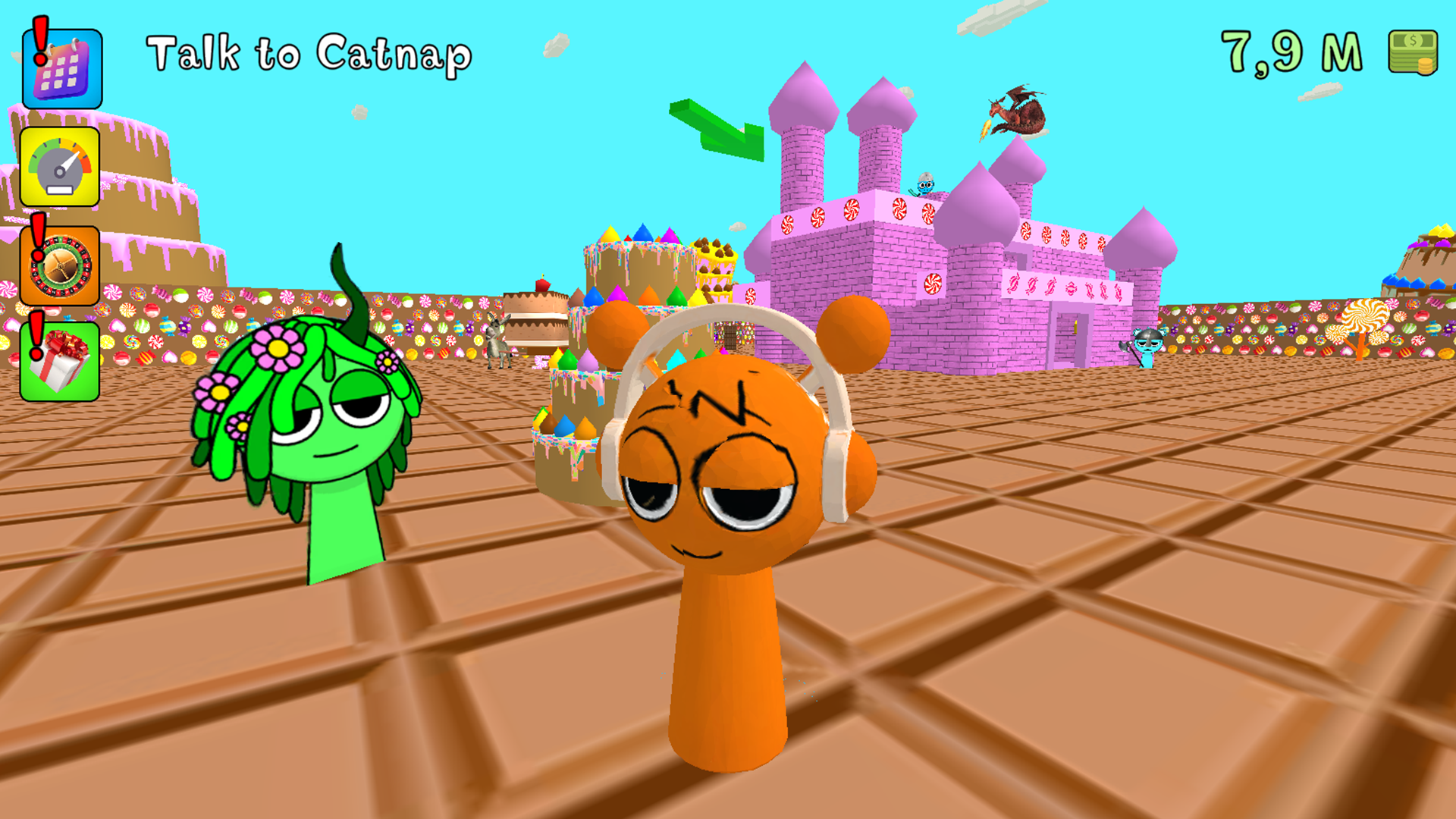Click the cash stack money icon
This screenshot has height=819, width=1456.
click(1412, 52)
